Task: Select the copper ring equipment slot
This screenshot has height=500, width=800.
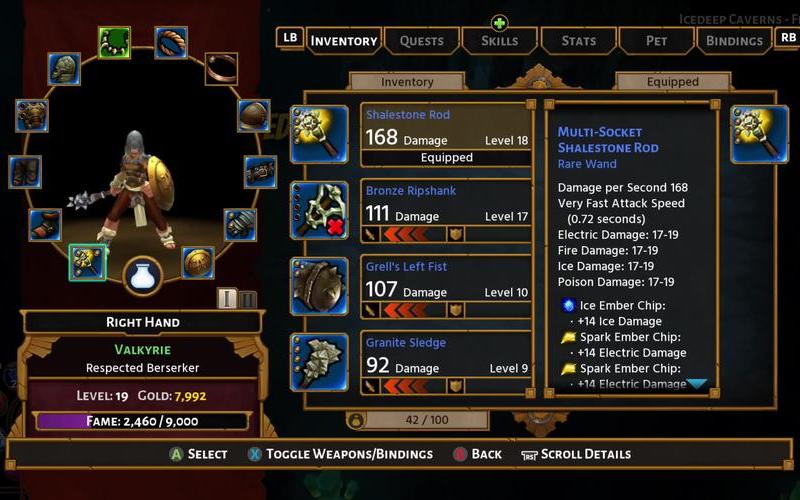Action: (x=221, y=69)
